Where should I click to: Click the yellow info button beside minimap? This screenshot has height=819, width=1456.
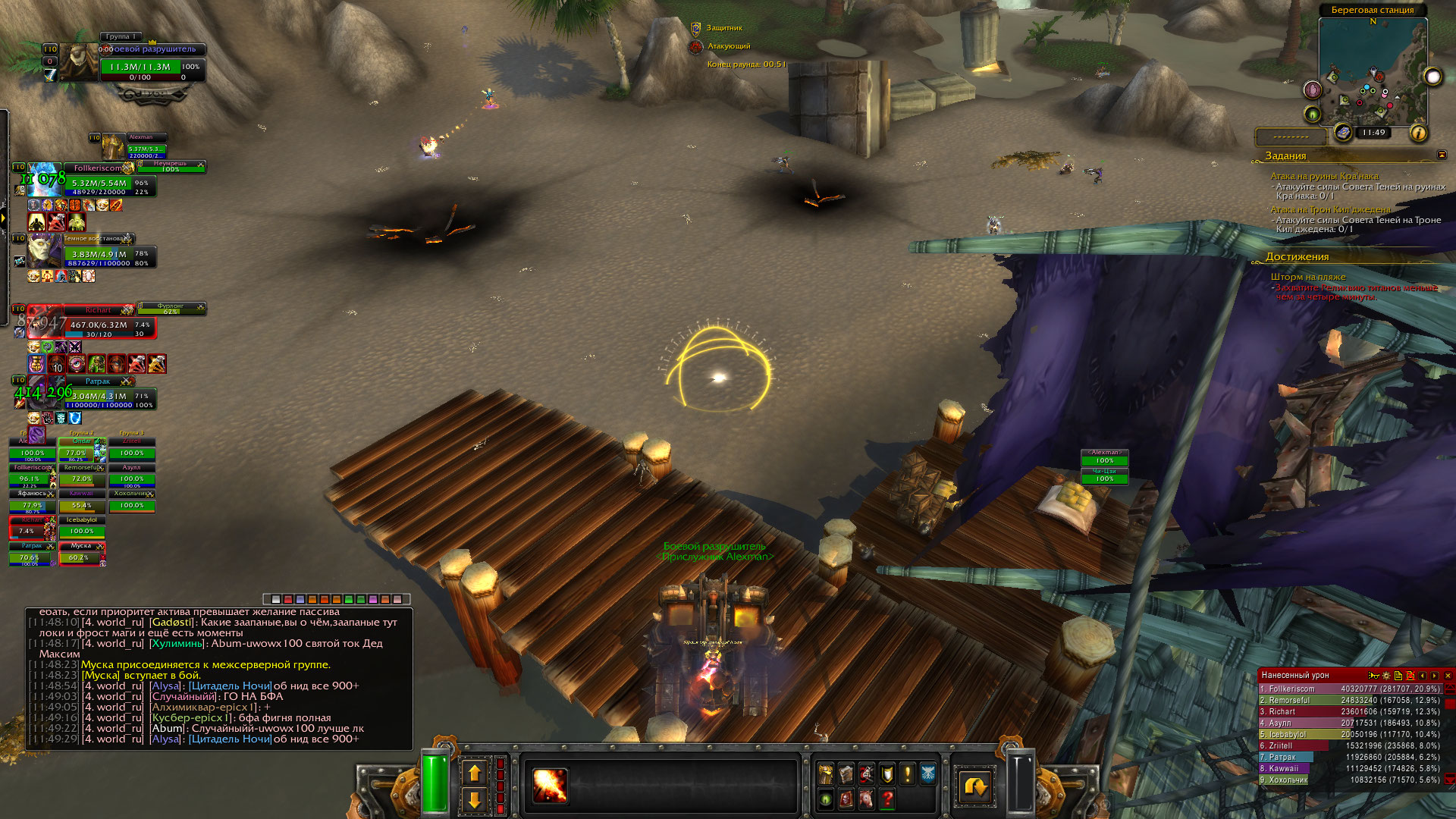(1418, 133)
